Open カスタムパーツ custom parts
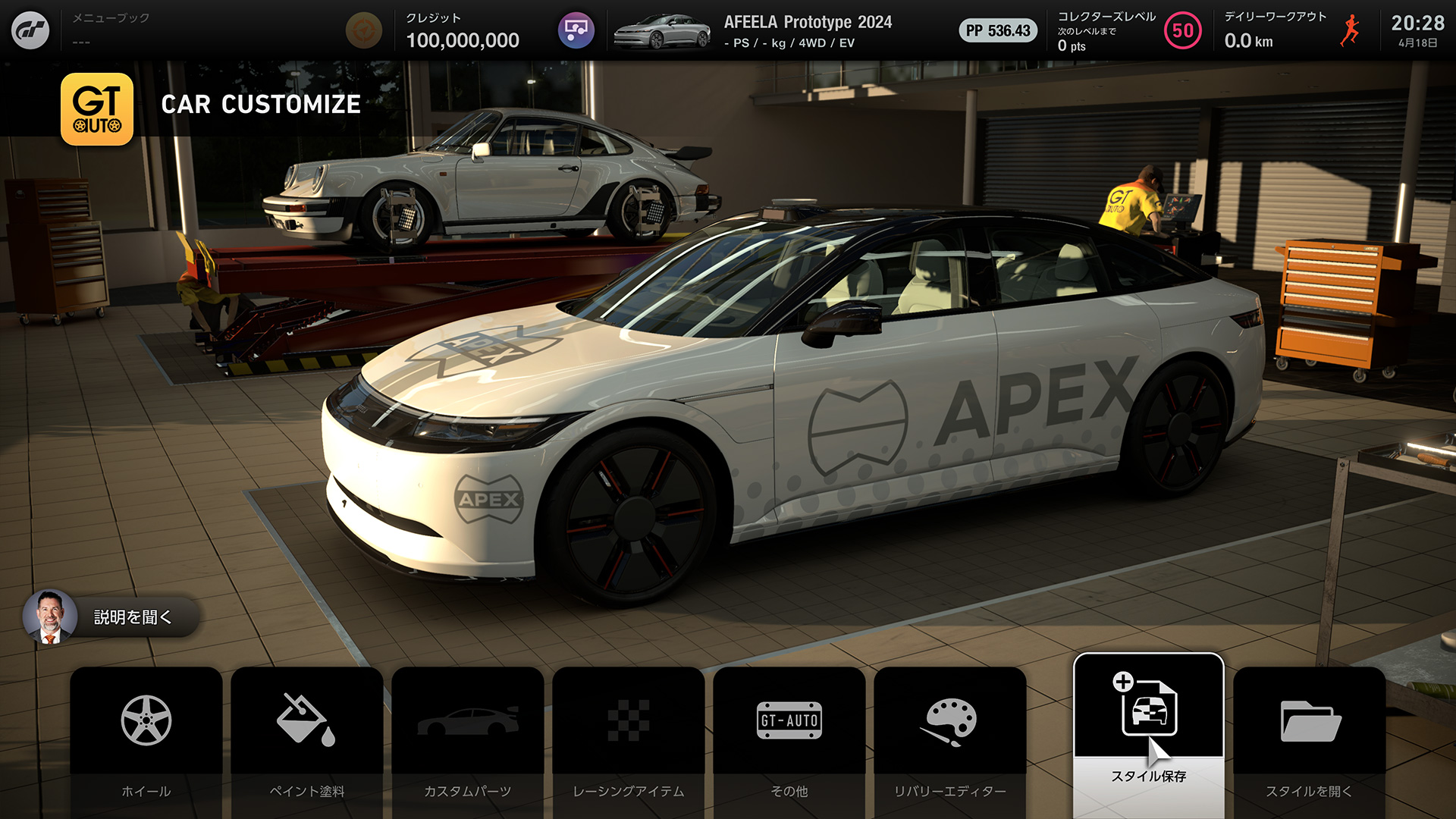Image resolution: width=1456 pixels, height=819 pixels. pyautogui.click(x=468, y=739)
